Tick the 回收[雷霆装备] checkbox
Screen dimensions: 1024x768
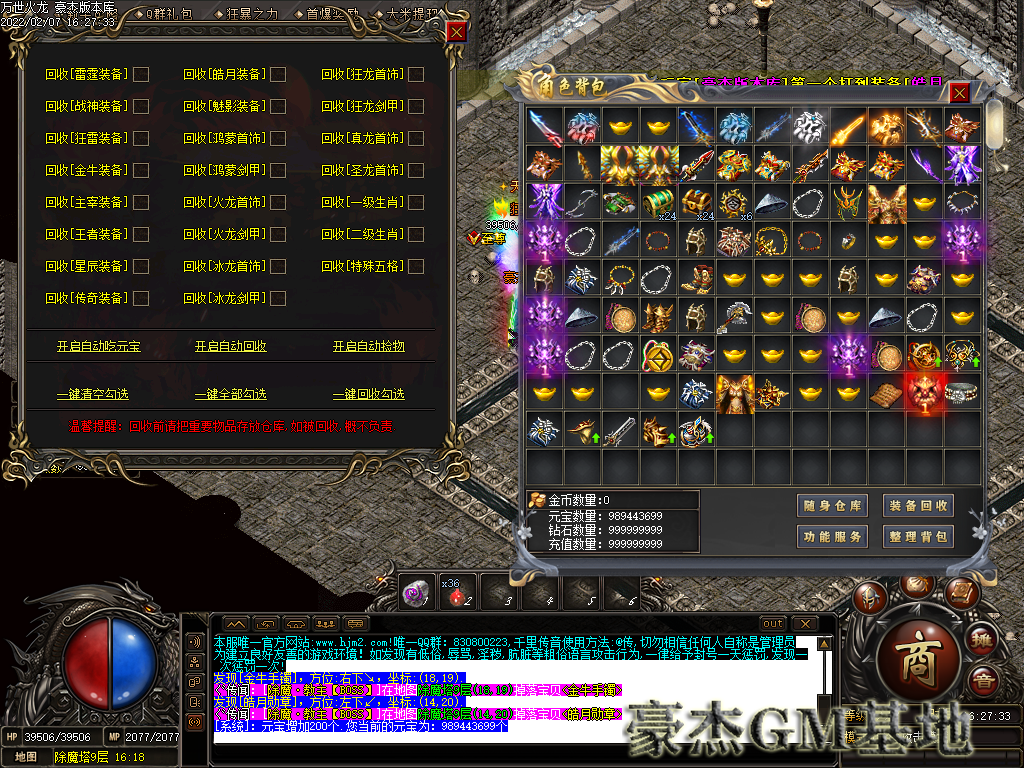pos(142,74)
